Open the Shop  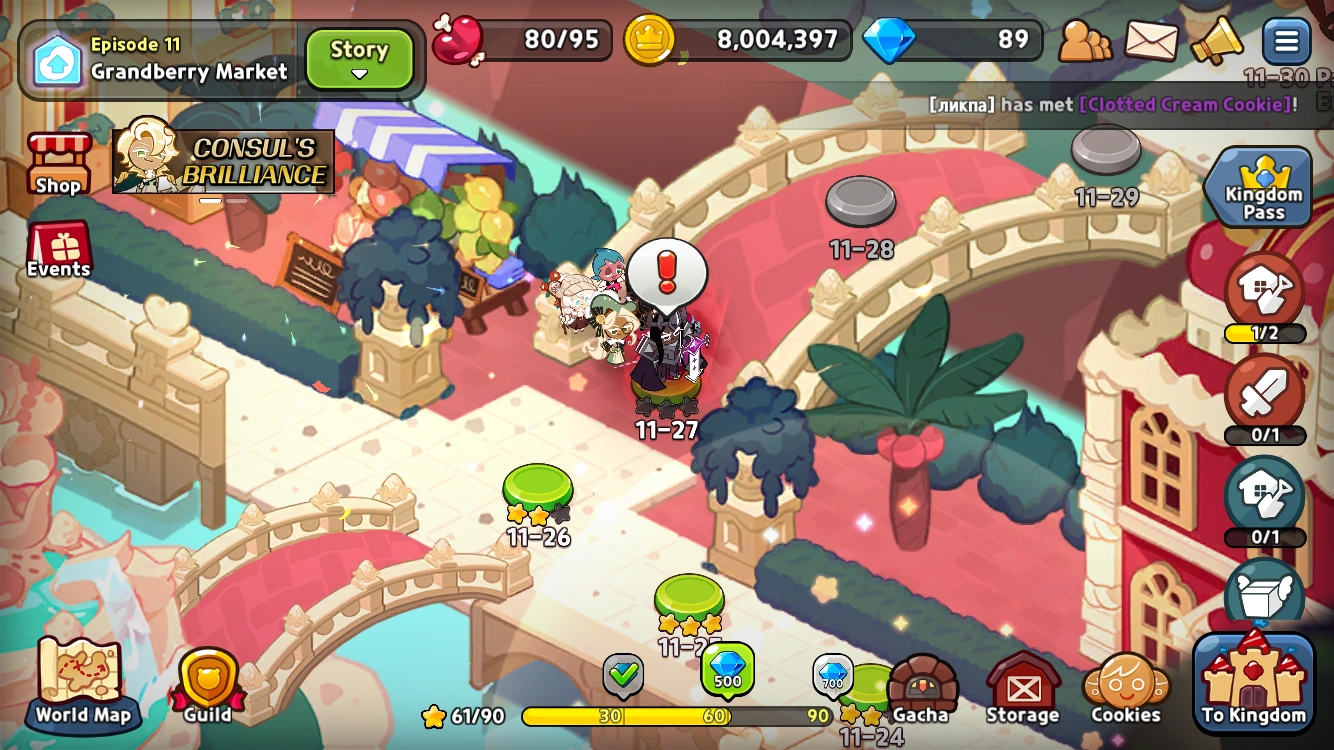pyautogui.click(x=57, y=163)
